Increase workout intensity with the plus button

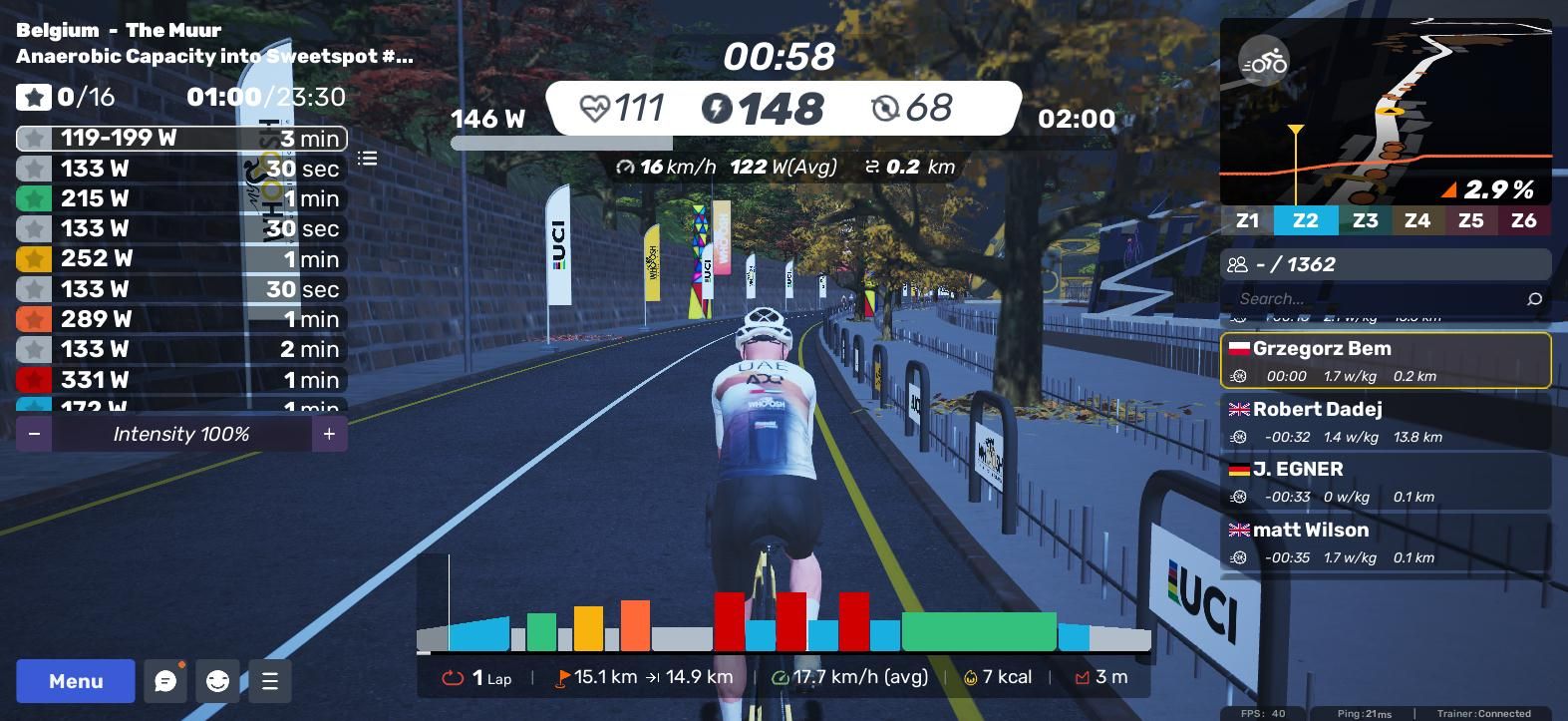coord(329,434)
